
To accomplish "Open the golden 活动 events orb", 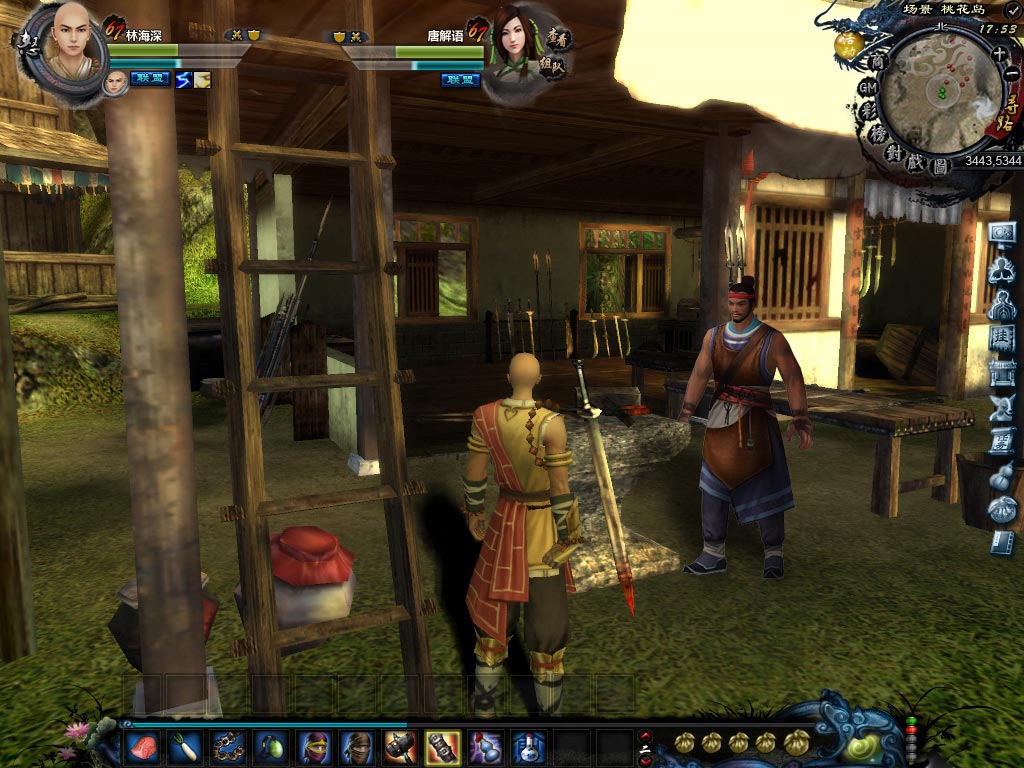I will point(849,43).
